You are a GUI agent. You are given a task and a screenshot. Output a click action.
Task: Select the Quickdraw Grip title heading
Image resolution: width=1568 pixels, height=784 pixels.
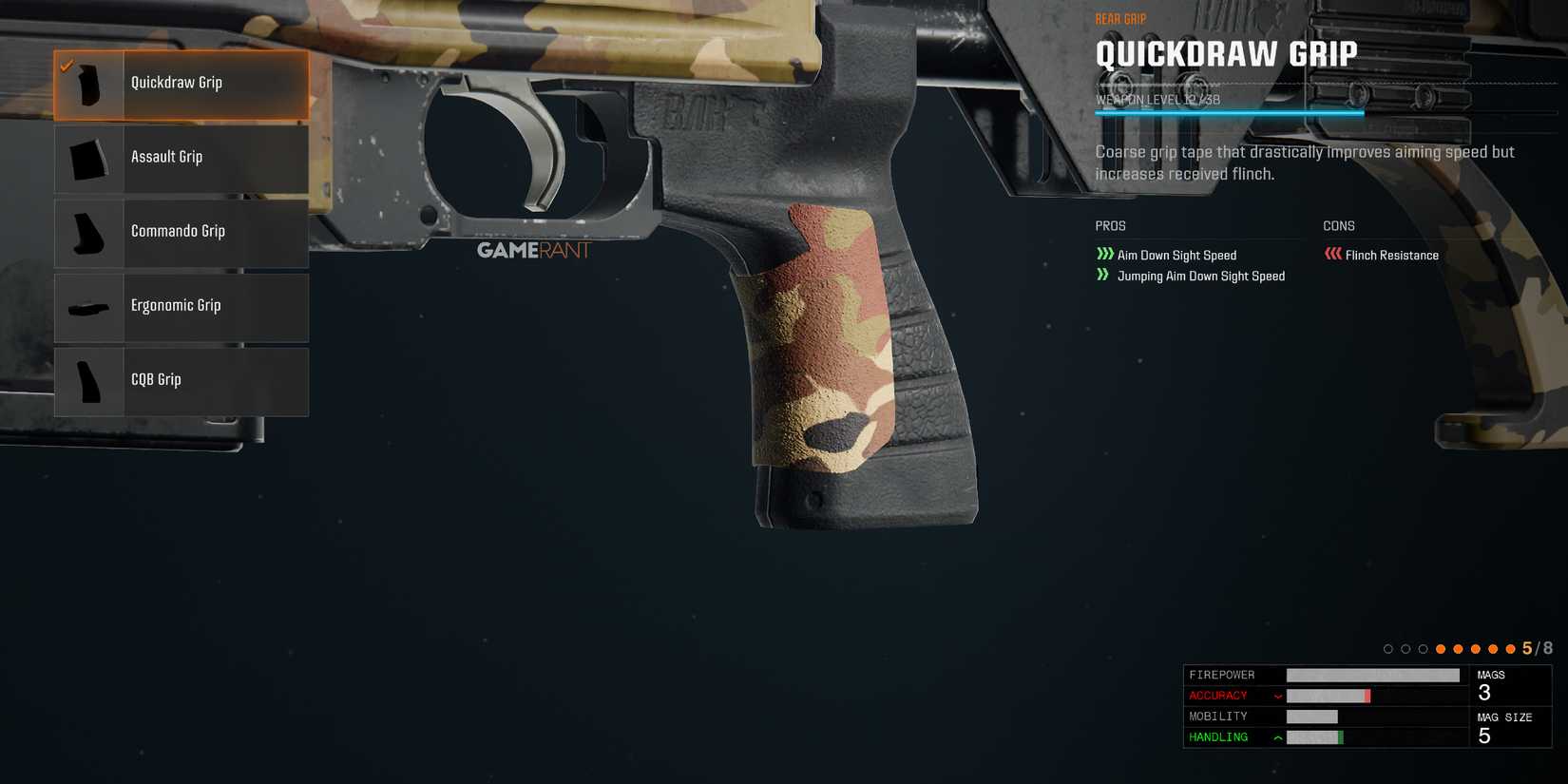[x=1227, y=54]
